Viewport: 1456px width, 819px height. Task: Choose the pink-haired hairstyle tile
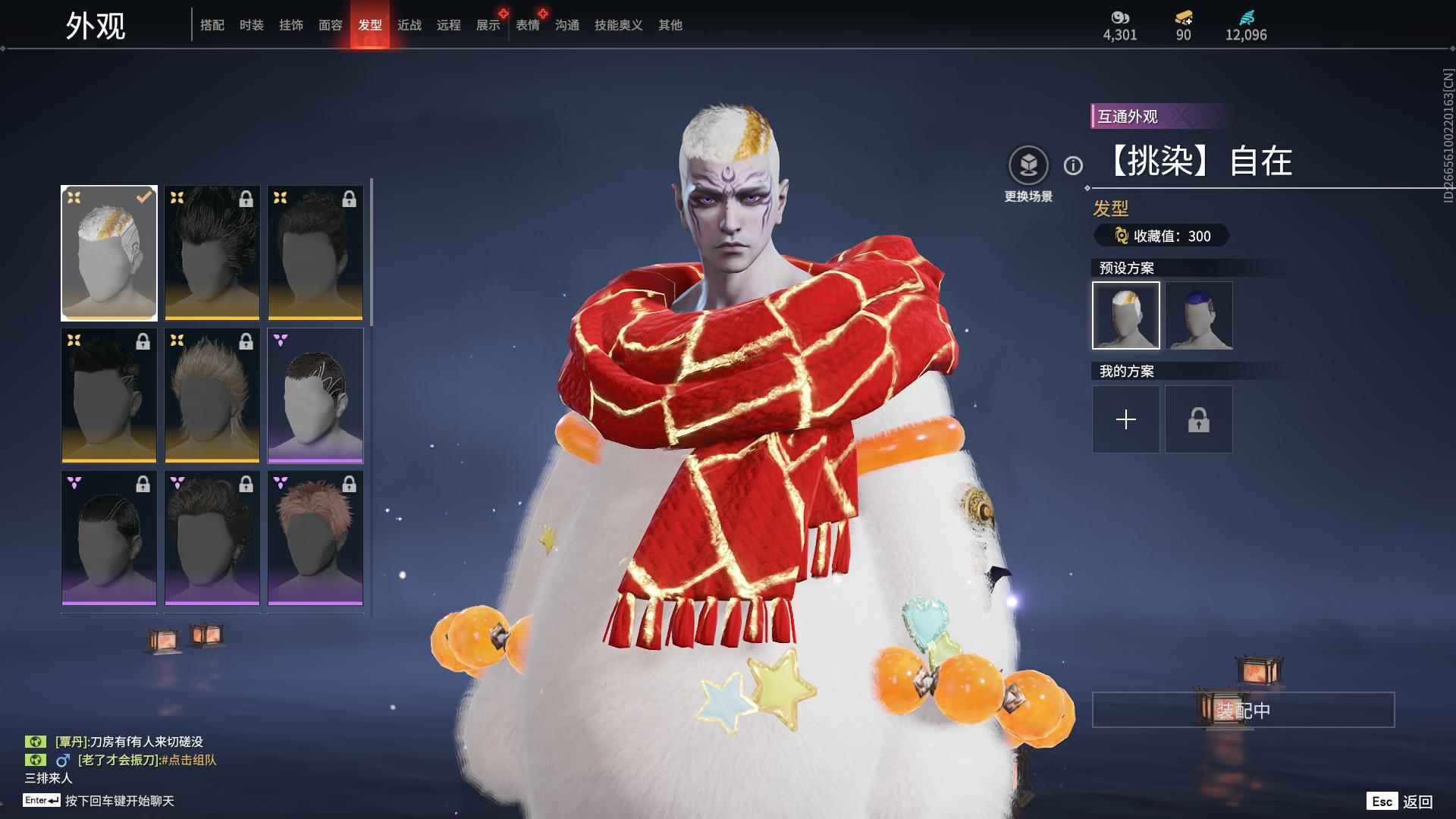pos(315,538)
